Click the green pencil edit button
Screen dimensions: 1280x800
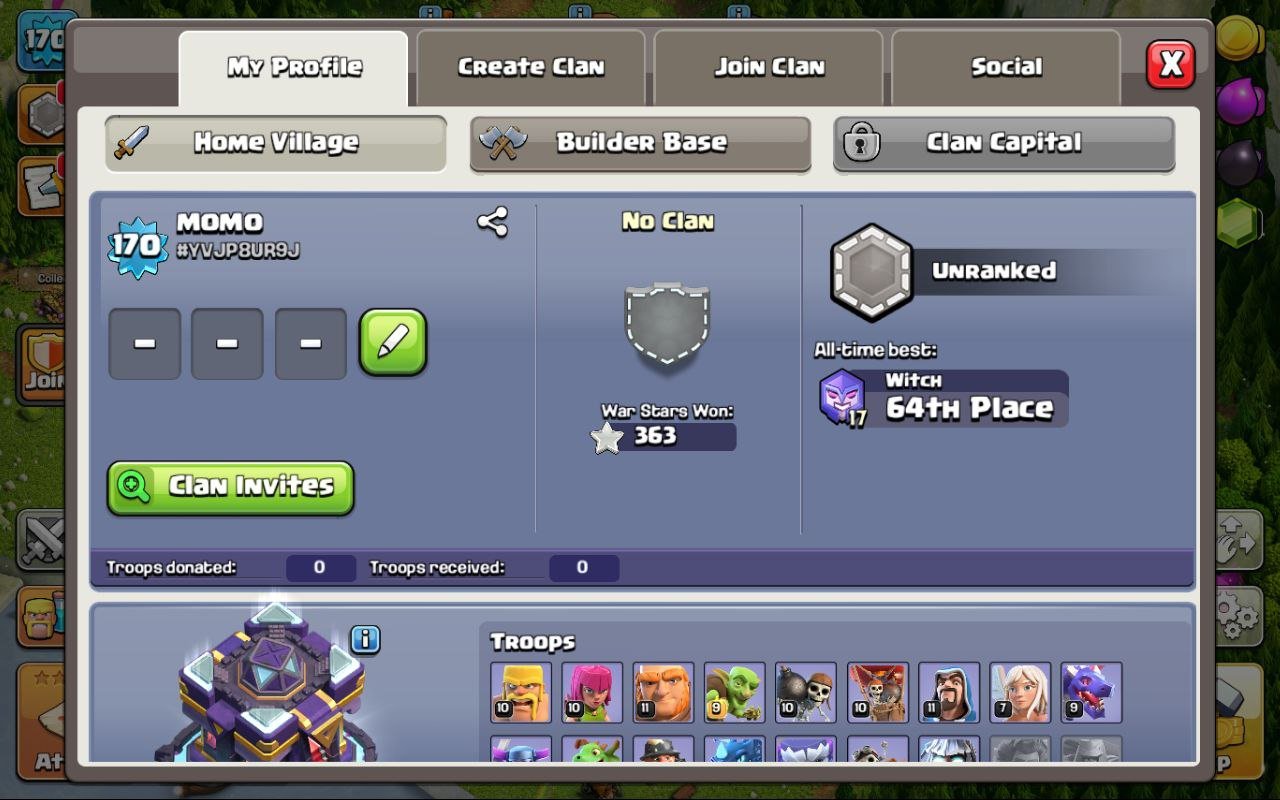click(393, 345)
